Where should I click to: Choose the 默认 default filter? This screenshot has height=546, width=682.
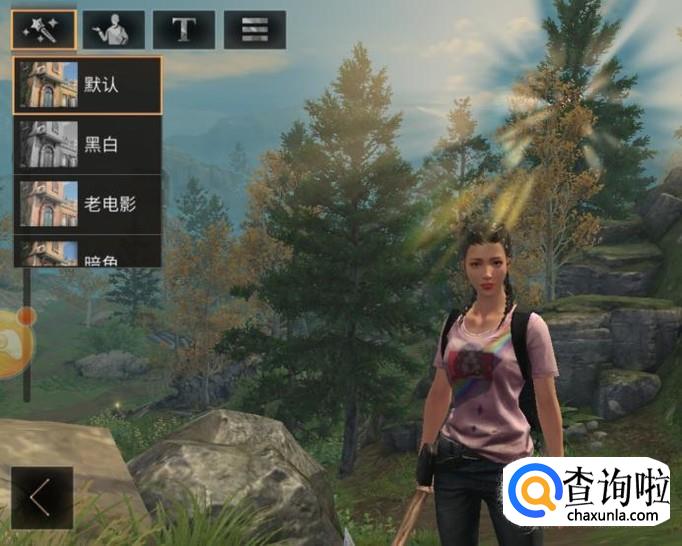pos(87,85)
